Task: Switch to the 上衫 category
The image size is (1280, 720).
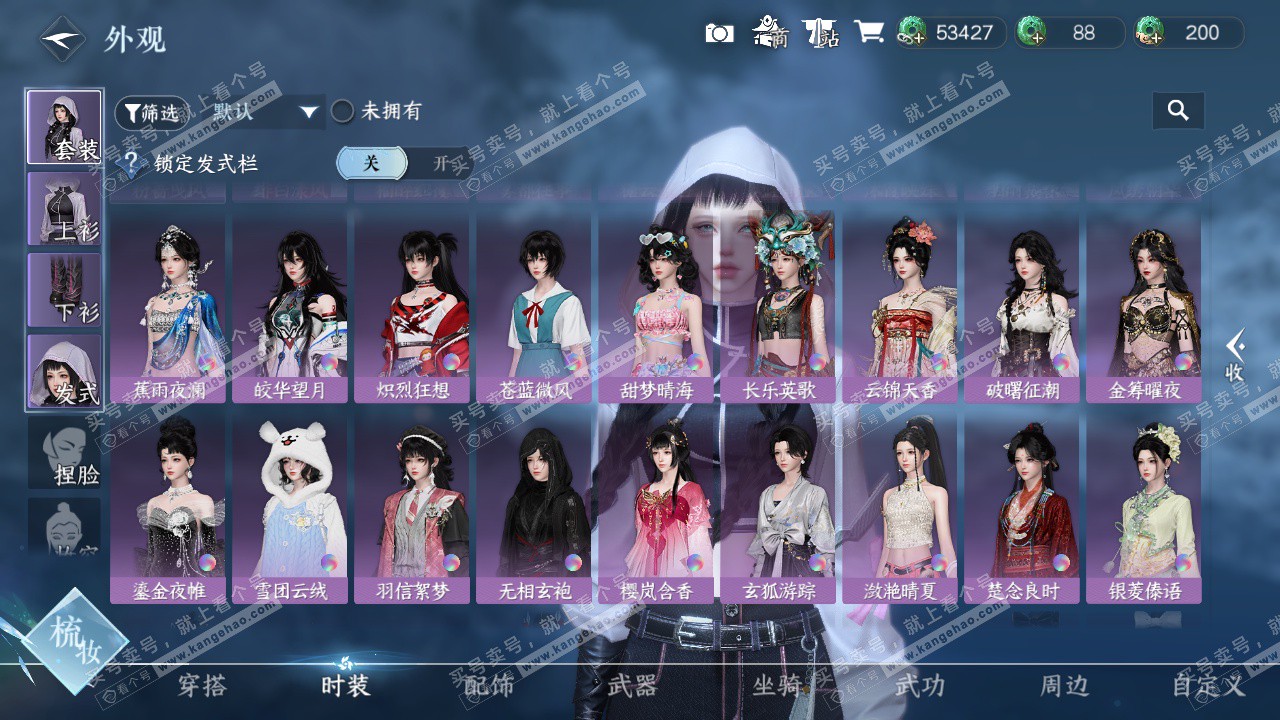Action: tap(64, 208)
